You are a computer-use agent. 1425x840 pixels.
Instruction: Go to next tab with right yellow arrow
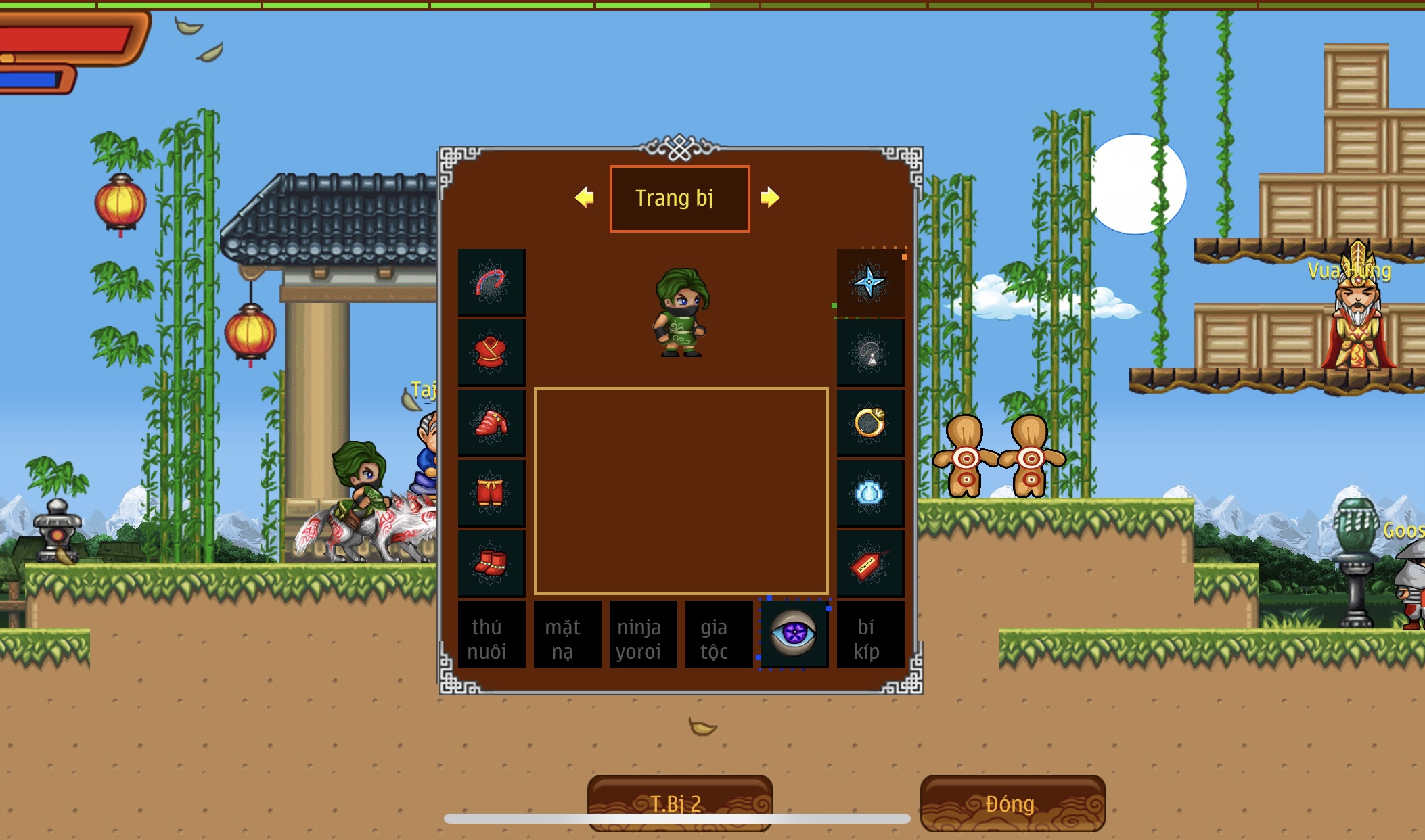coord(770,197)
